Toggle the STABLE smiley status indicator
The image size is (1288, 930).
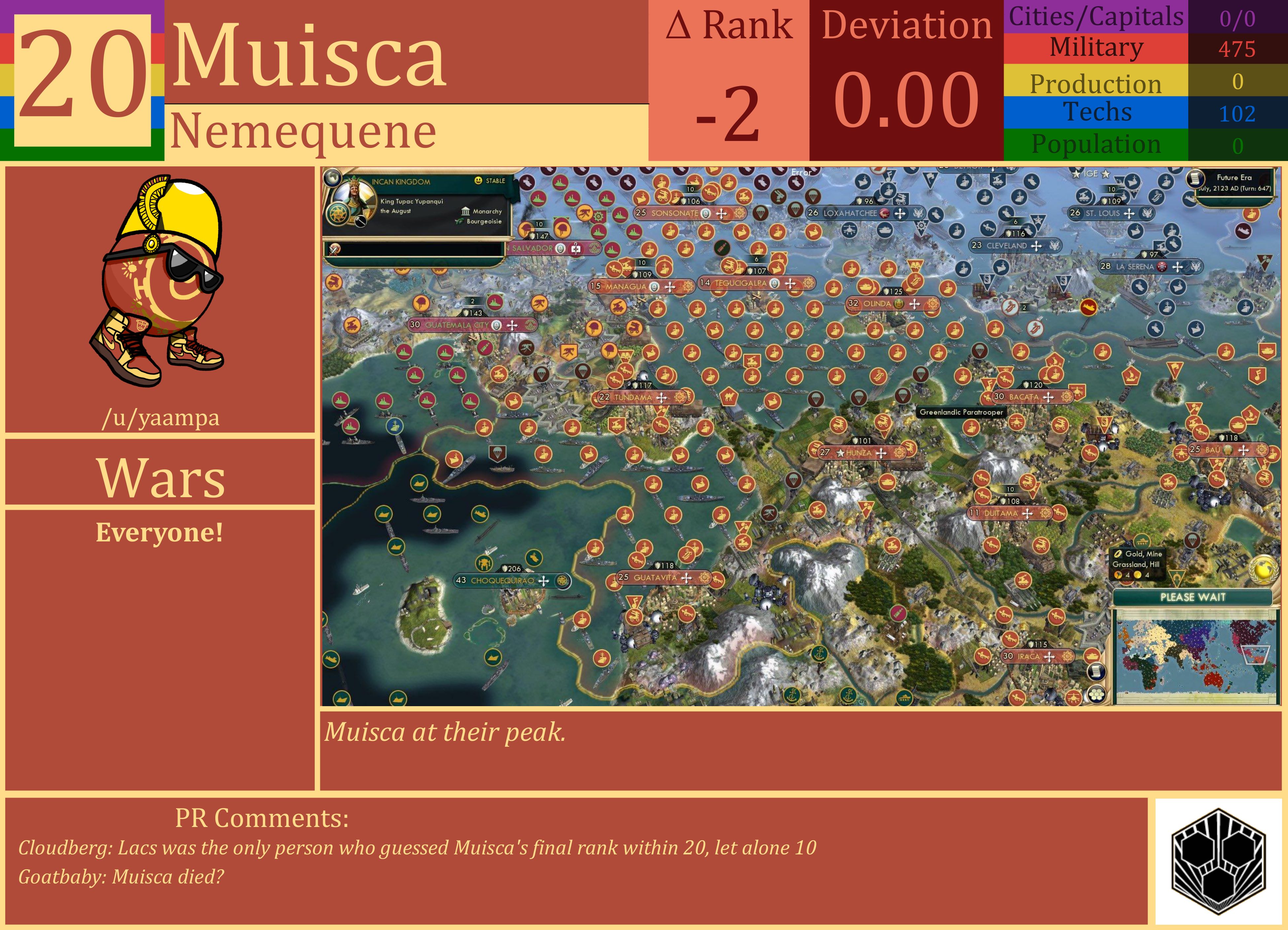coord(478,181)
